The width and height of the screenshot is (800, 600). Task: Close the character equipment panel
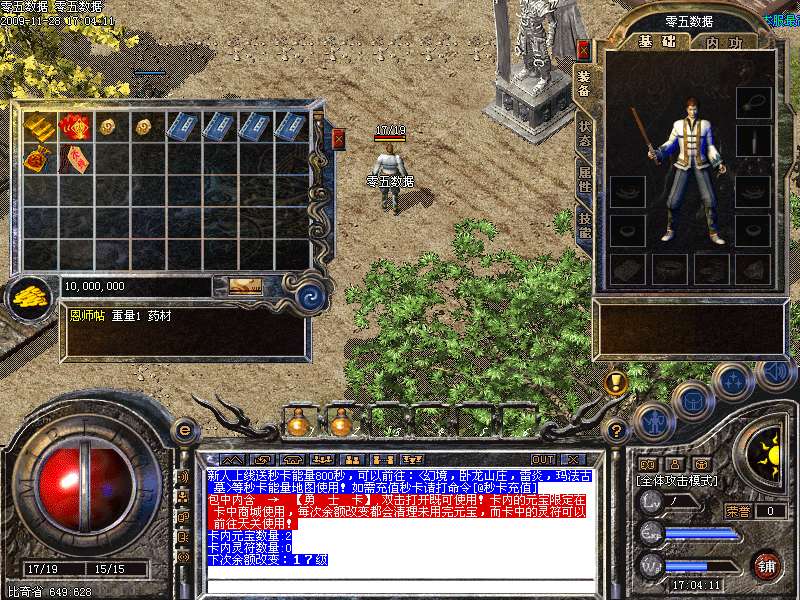tap(584, 49)
